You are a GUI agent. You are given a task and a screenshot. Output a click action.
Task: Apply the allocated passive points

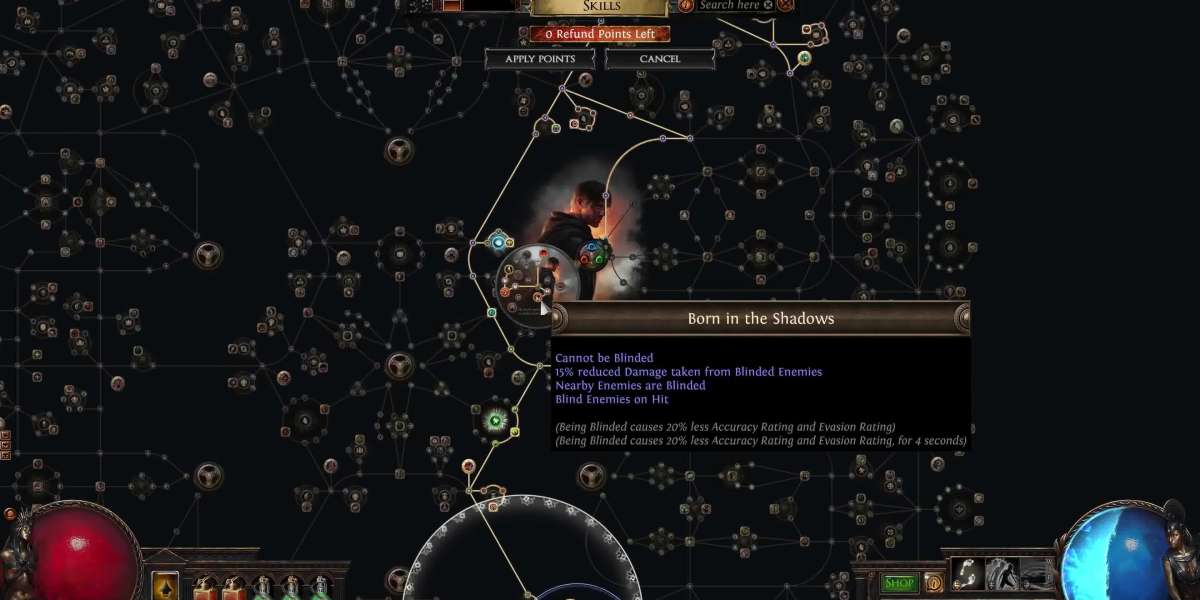click(x=540, y=59)
